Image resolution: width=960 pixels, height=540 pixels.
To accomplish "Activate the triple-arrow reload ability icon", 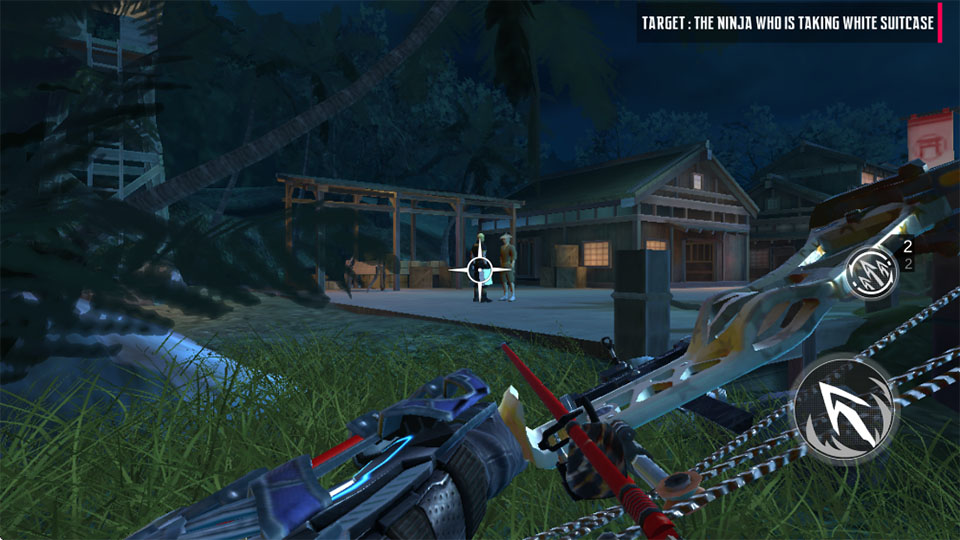I will click(871, 269).
